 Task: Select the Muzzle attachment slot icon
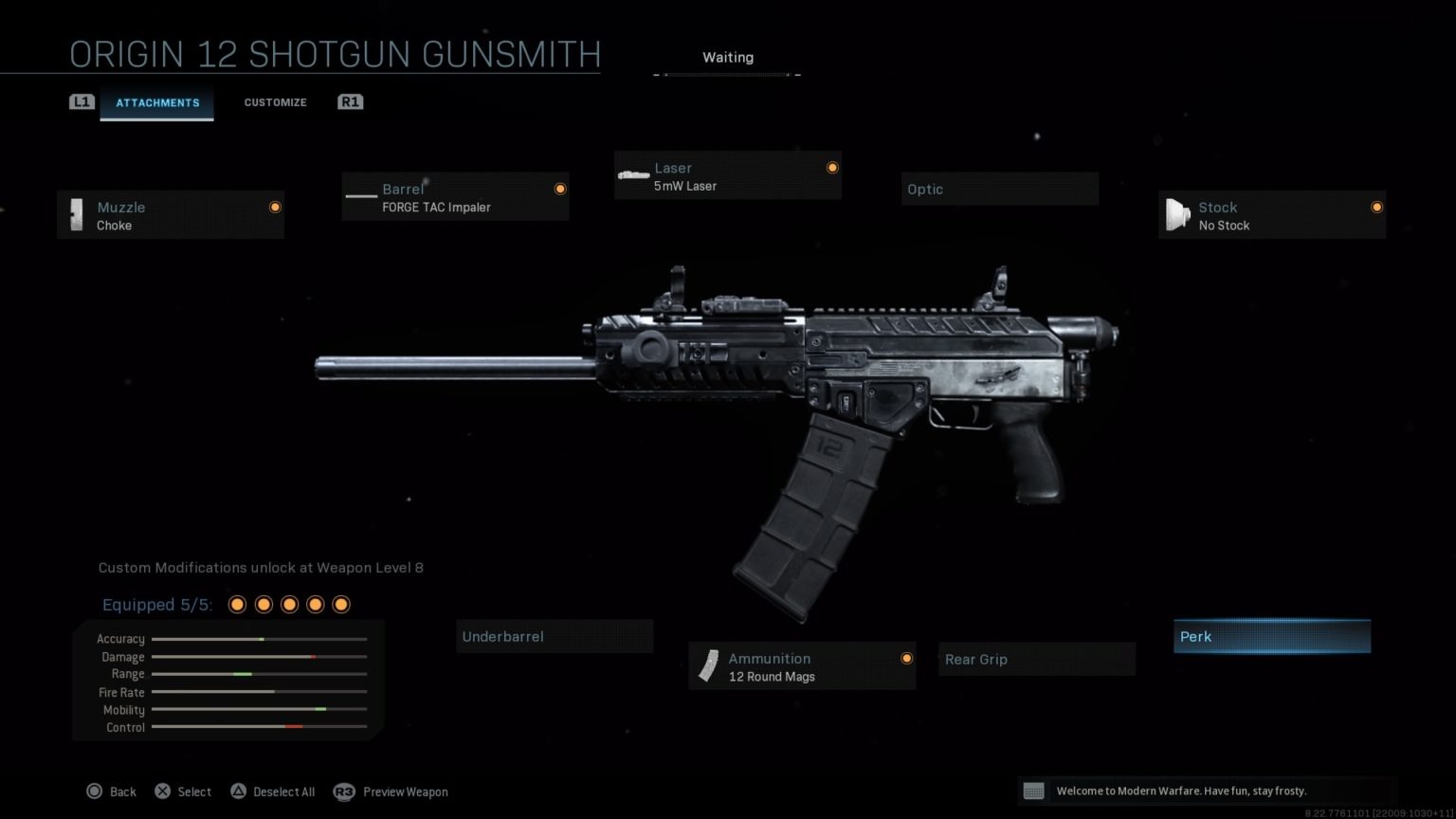click(78, 215)
